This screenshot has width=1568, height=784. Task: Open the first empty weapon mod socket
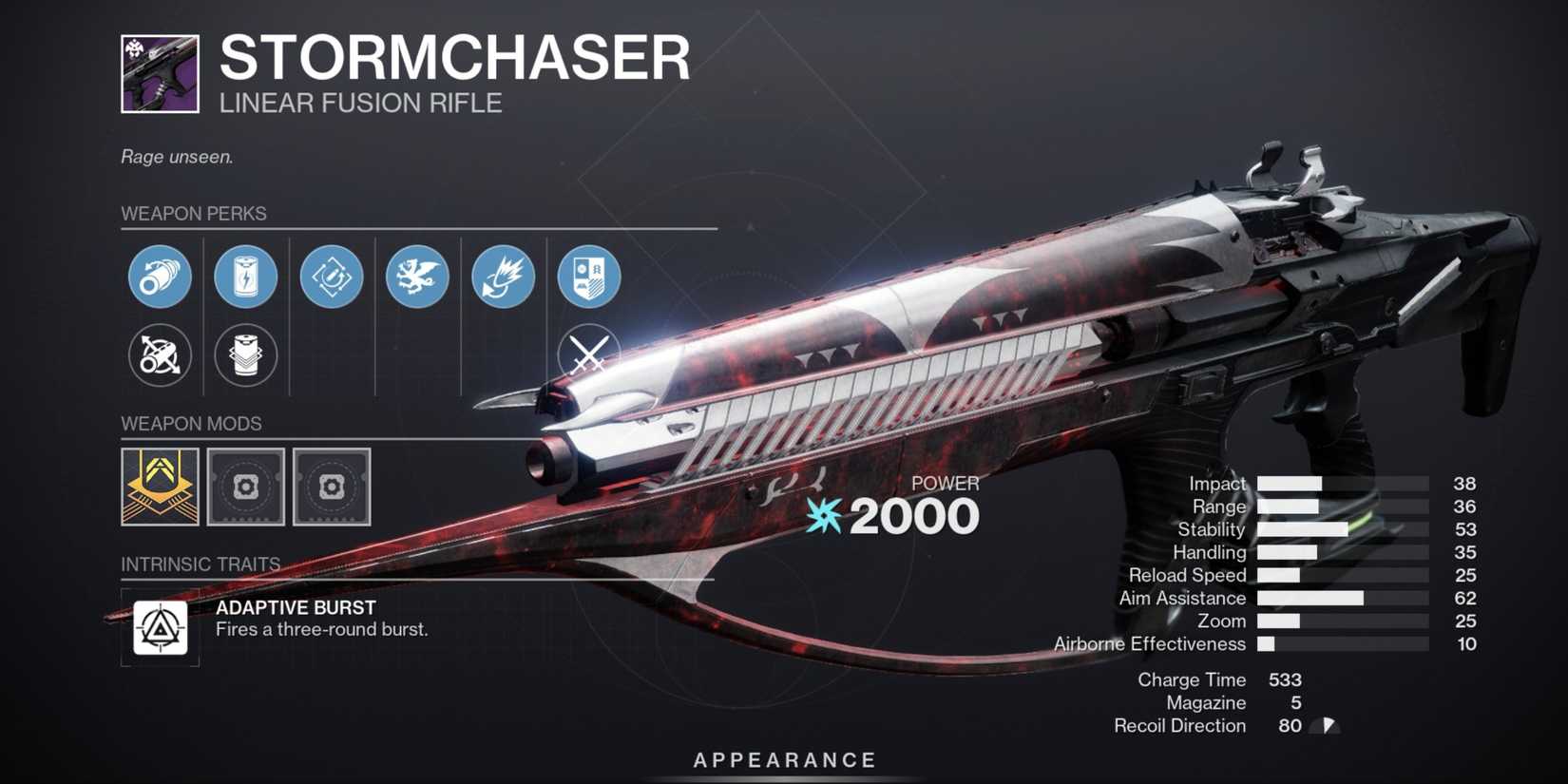tap(244, 488)
